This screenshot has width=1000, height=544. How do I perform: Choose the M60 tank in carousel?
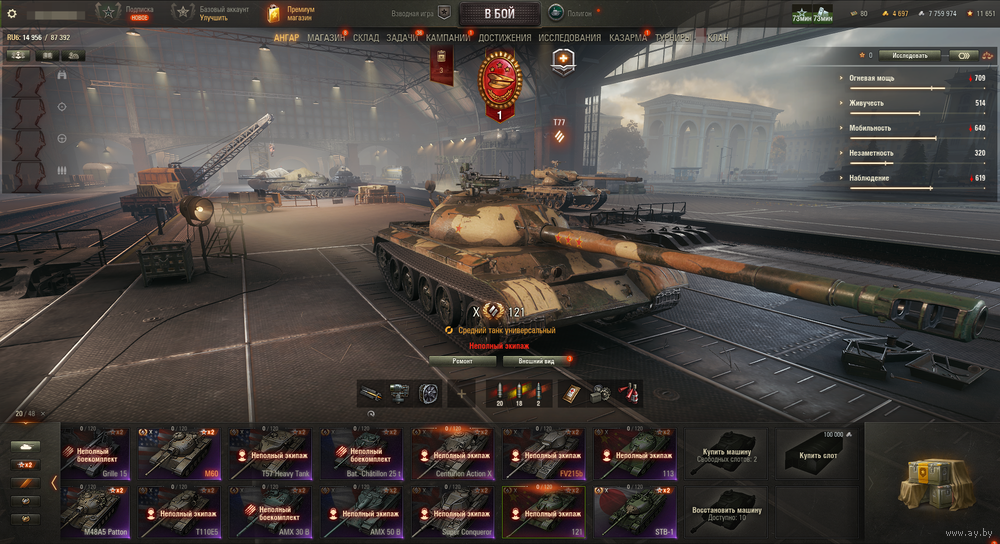[x=181, y=454]
